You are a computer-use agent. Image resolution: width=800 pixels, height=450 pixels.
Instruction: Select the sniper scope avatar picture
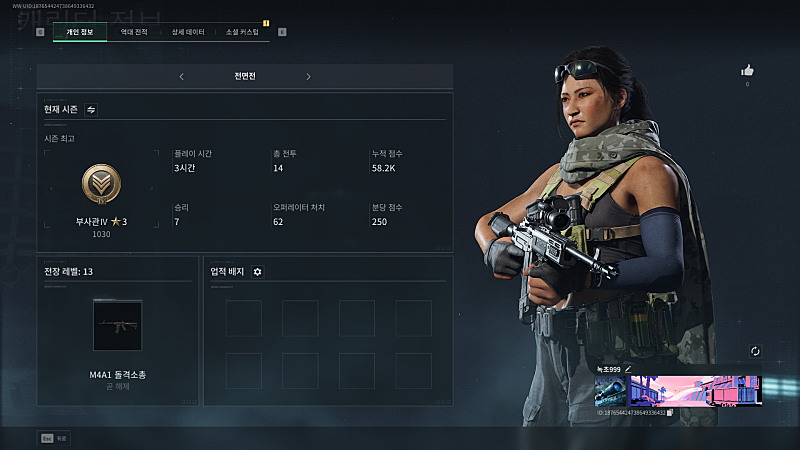[x=611, y=391]
